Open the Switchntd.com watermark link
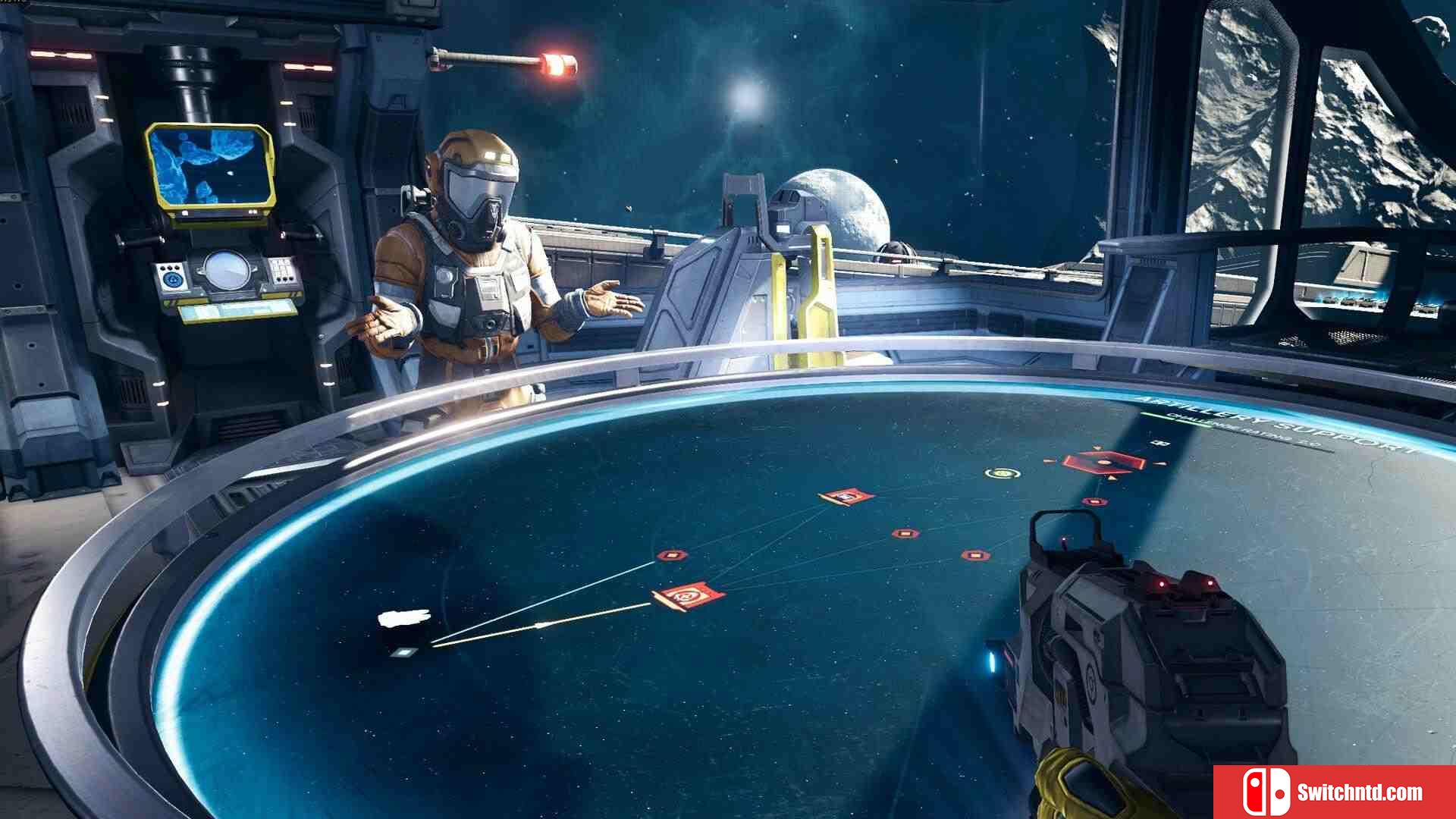Viewport: 1456px width, 819px height. 1335,792
